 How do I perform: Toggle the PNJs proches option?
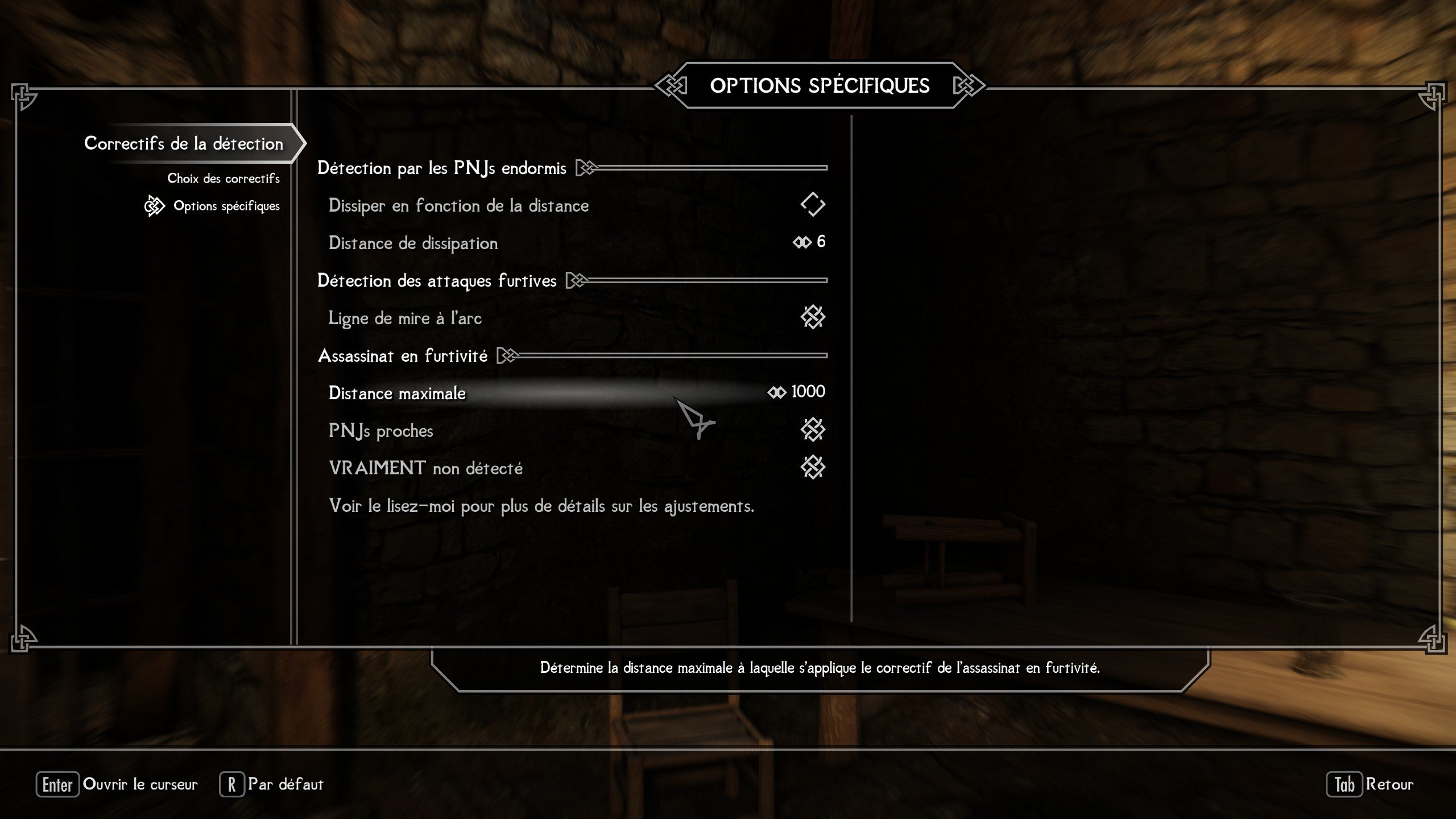(812, 430)
